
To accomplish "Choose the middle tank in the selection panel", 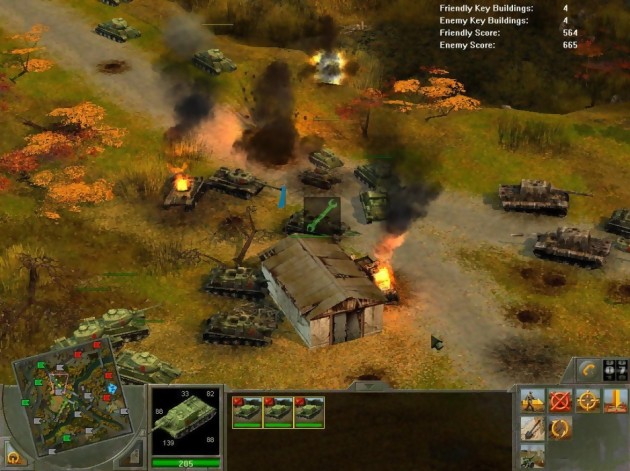I will [x=277, y=412].
